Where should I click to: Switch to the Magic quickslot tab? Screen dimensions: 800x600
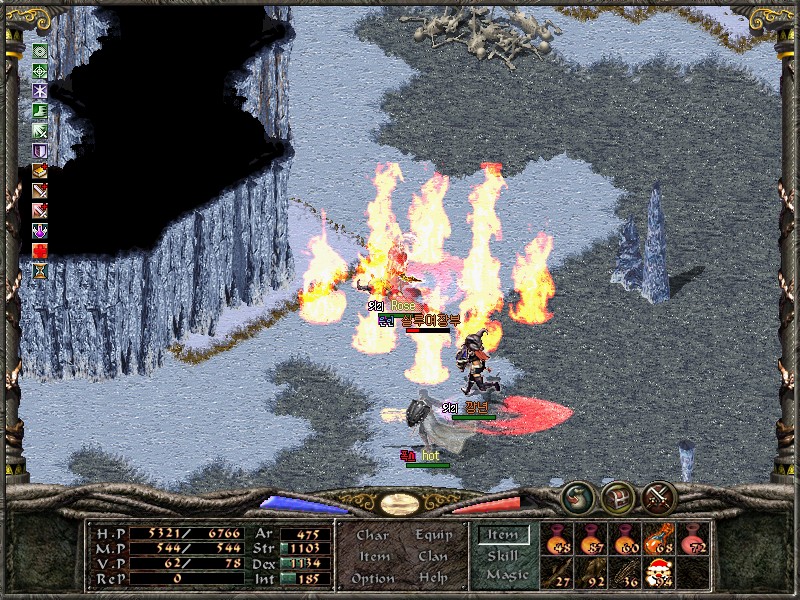click(506, 575)
